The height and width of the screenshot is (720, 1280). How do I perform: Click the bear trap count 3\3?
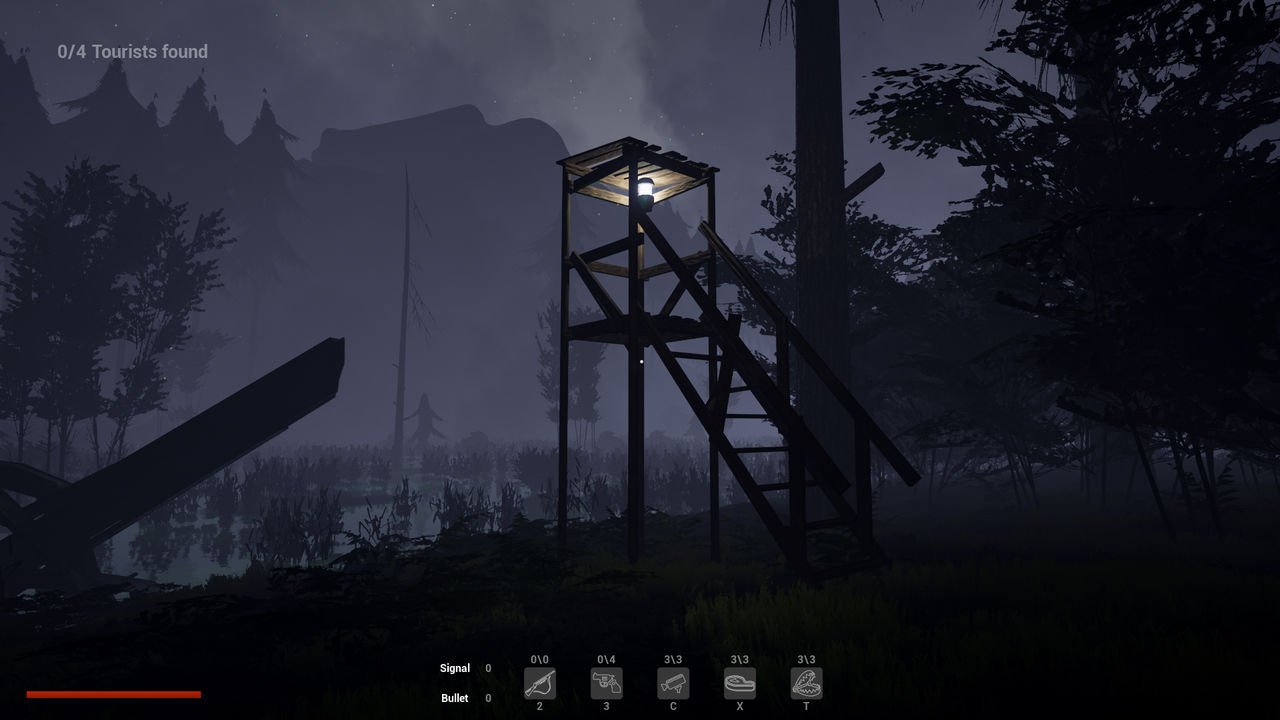click(806, 660)
